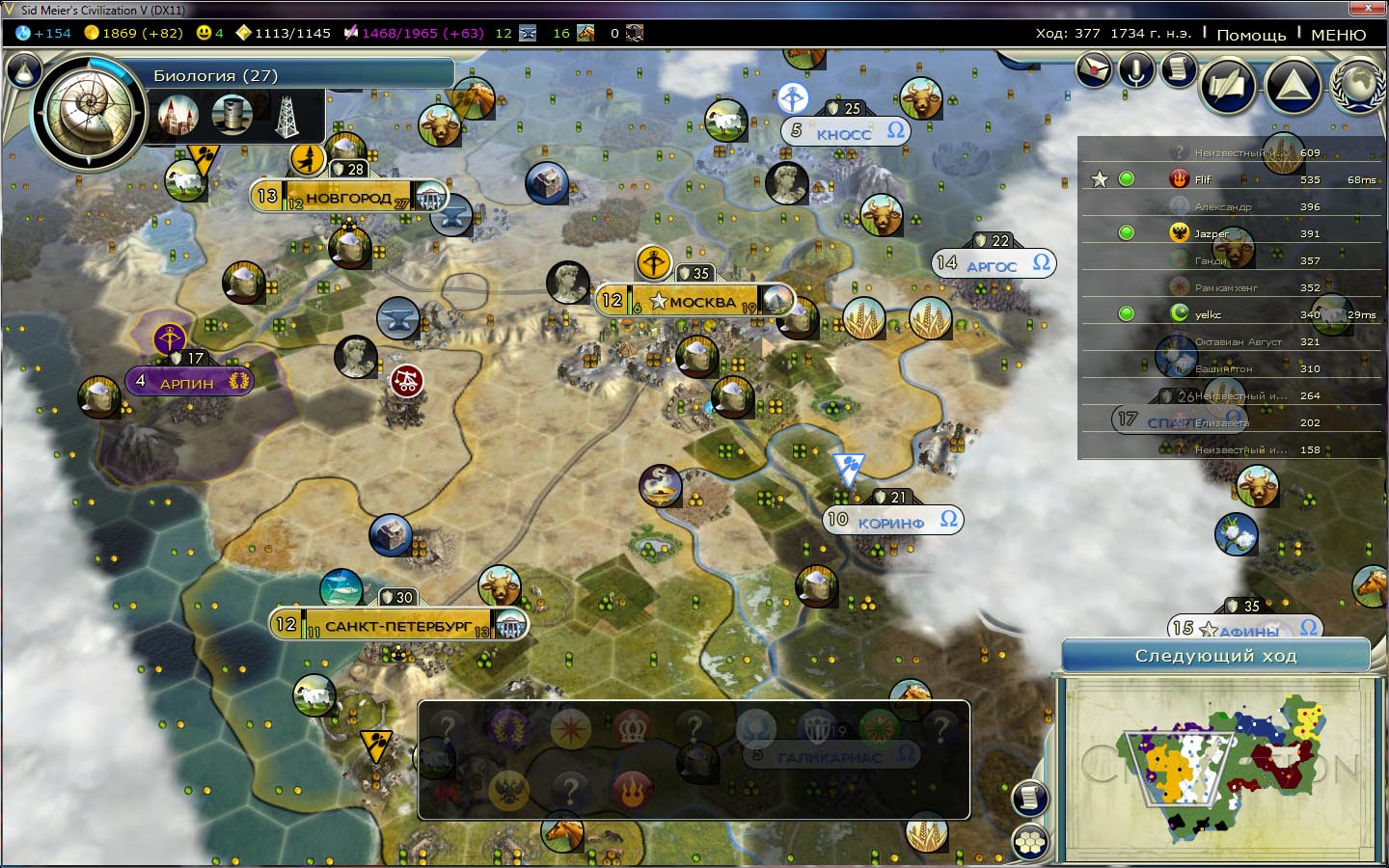The width and height of the screenshot is (1389, 868).
Task: End turn with Следующий ход button
Action: (1215, 656)
